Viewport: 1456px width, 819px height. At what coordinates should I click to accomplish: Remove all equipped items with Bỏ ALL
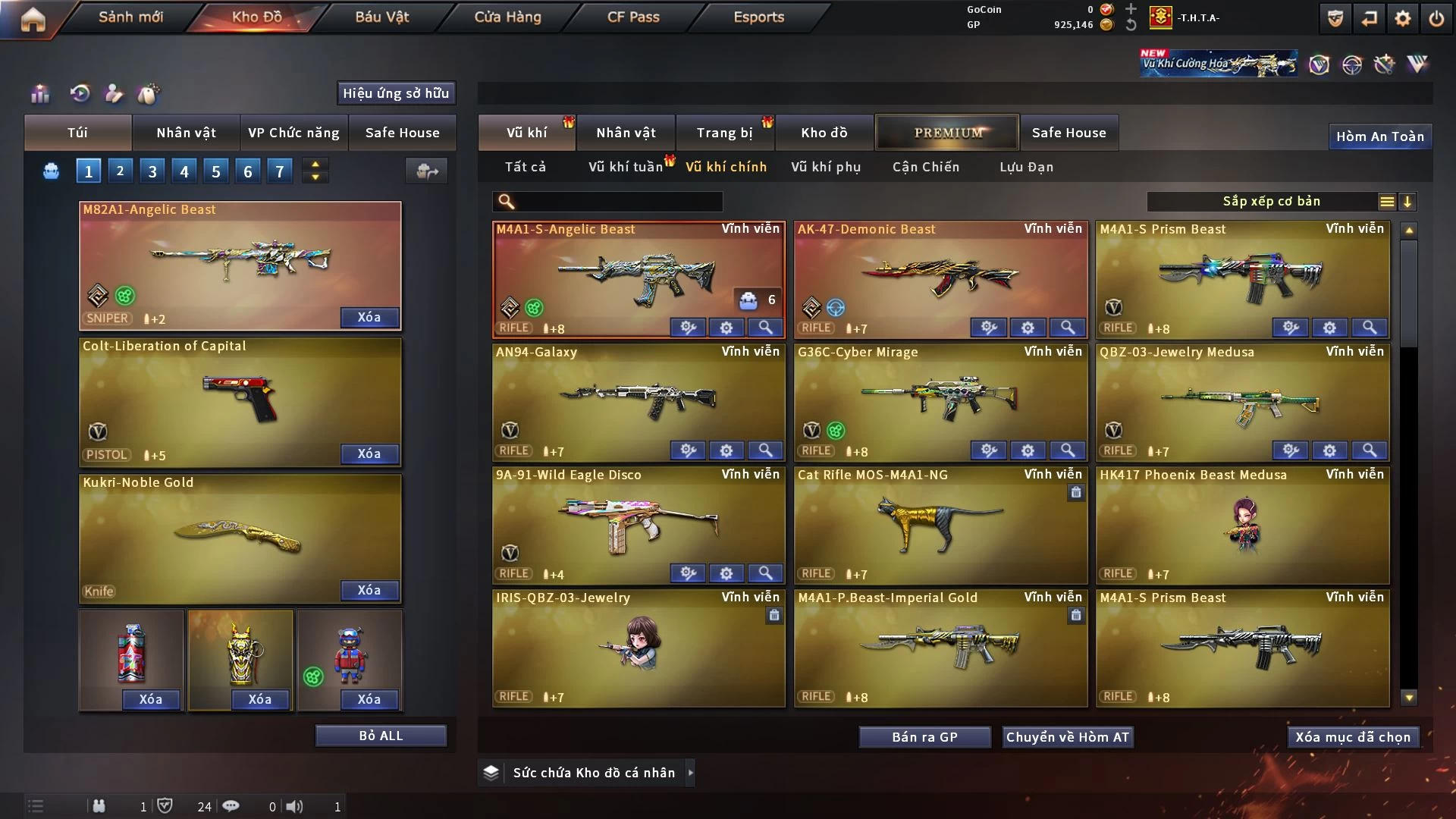coord(381,736)
